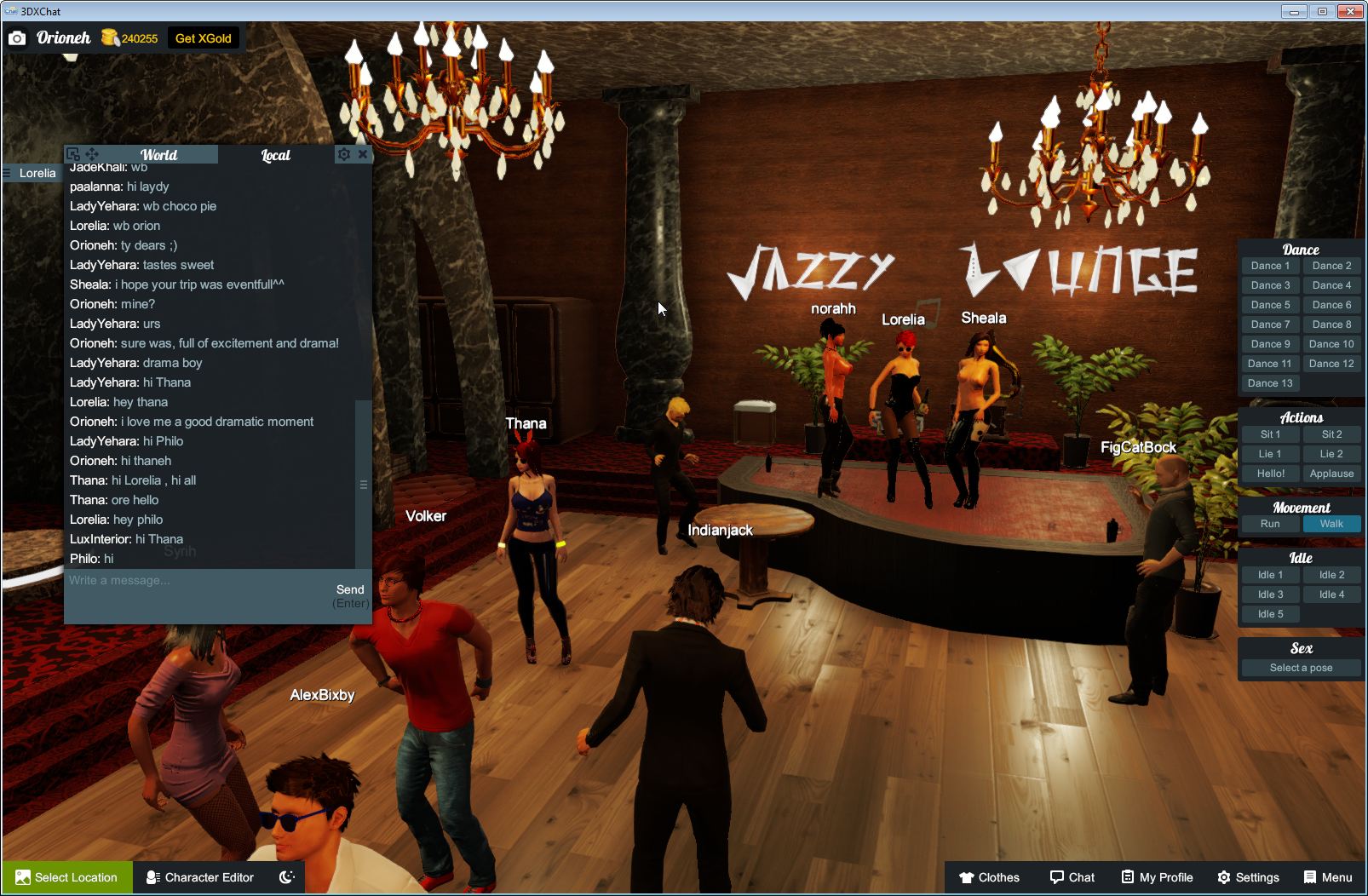Select the World chat tab
Image resolution: width=1368 pixels, height=896 pixels.
[158, 154]
